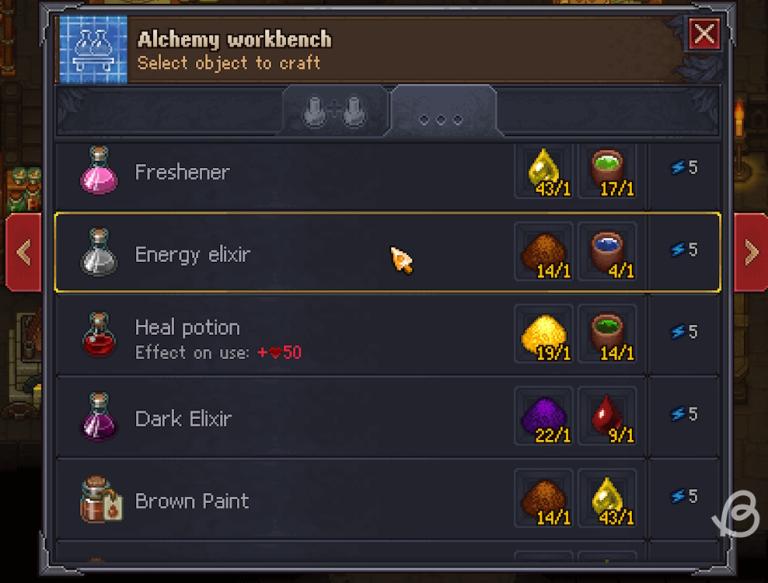Screen dimensions: 768x583
Task: Close the Alchemy workbench window
Action: pyautogui.click(x=705, y=35)
